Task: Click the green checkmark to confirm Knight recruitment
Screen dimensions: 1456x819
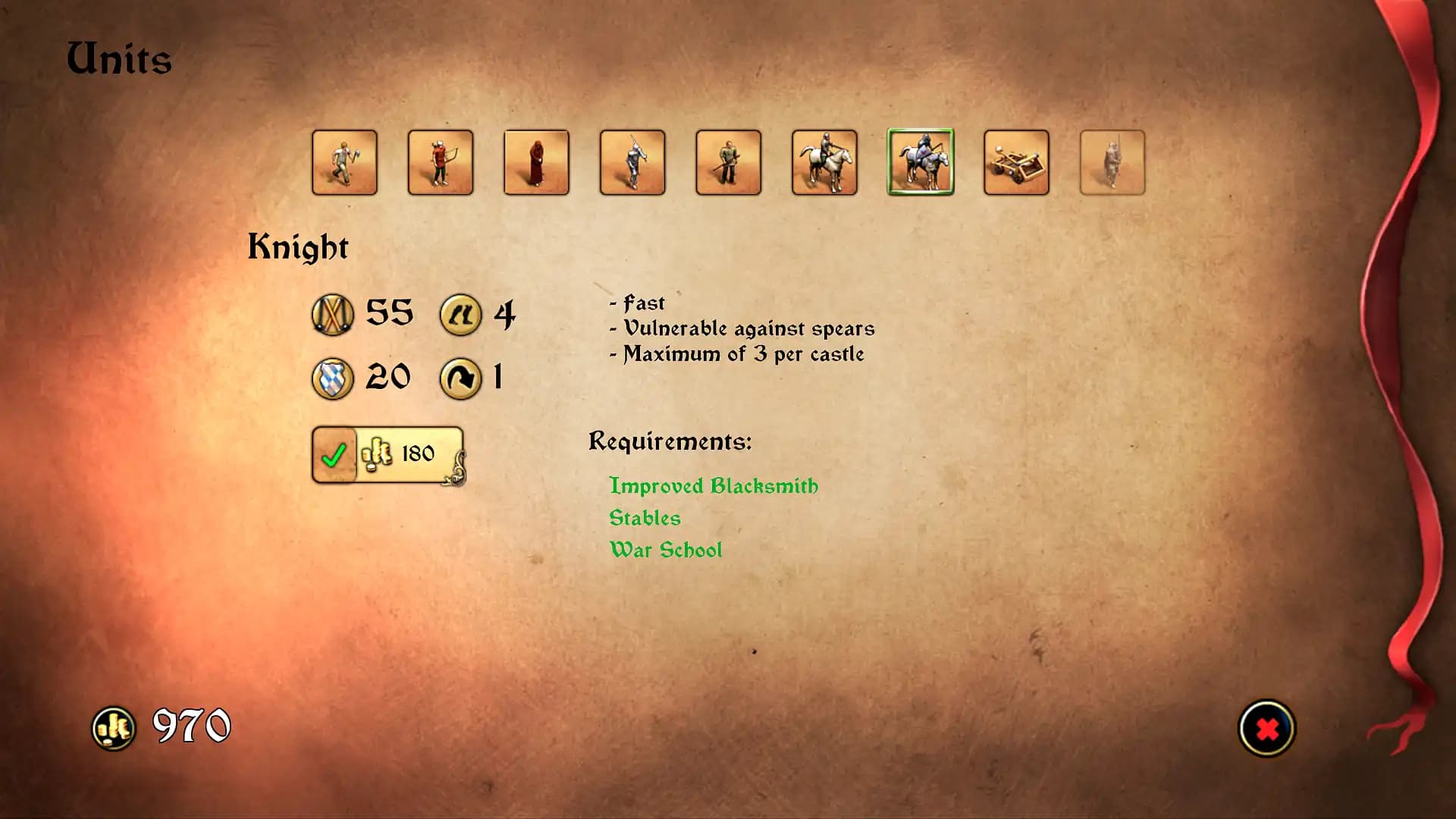Action: coord(332,454)
